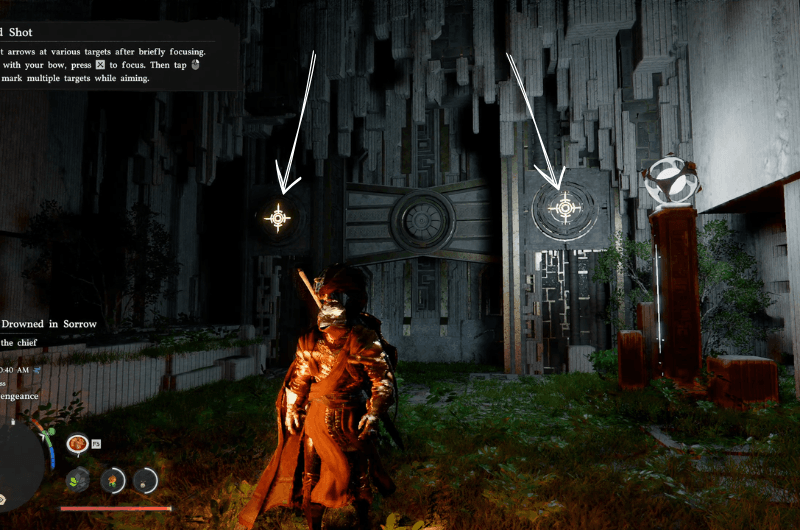Activate the orange flower skill icon
Viewport: 800px width, 530px height.
[113, 480]
